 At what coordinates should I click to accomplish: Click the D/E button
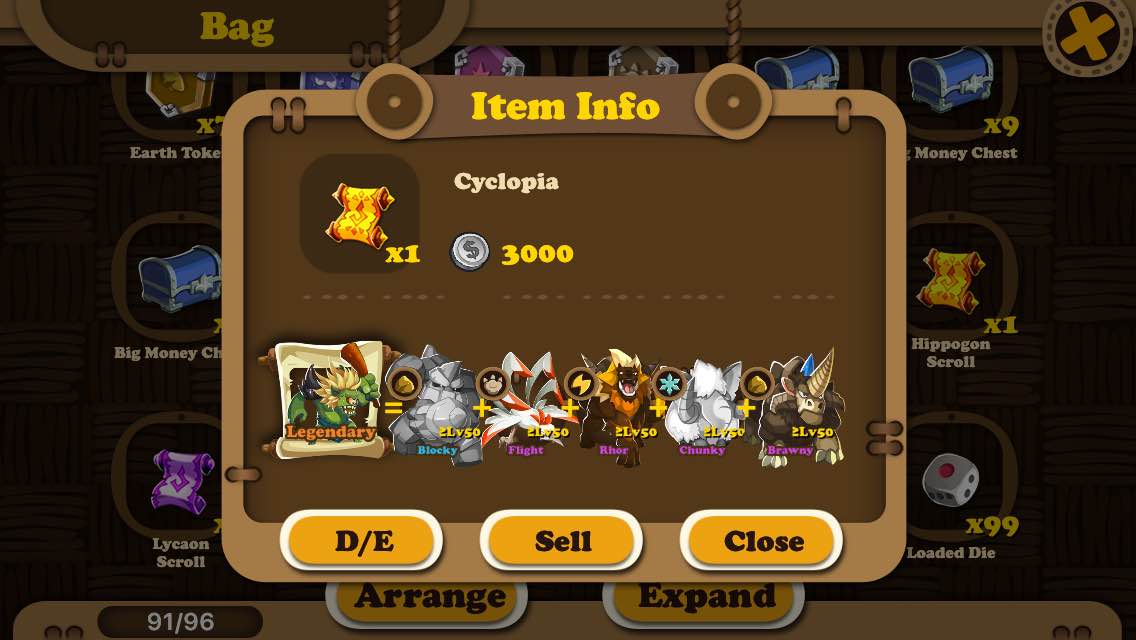(x=362, y=541)
